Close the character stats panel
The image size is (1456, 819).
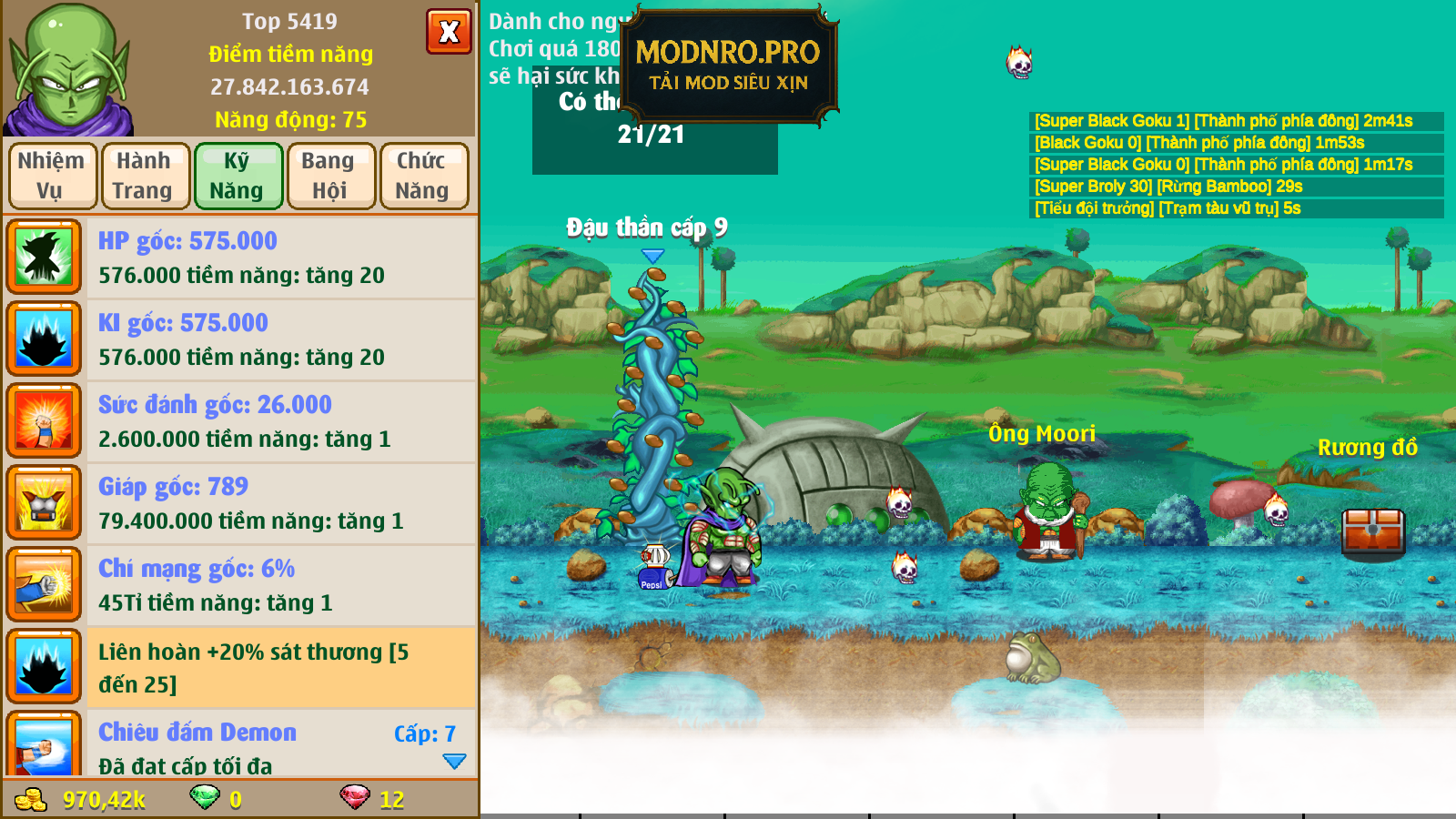pyautogui.click(x=449, y=32)
